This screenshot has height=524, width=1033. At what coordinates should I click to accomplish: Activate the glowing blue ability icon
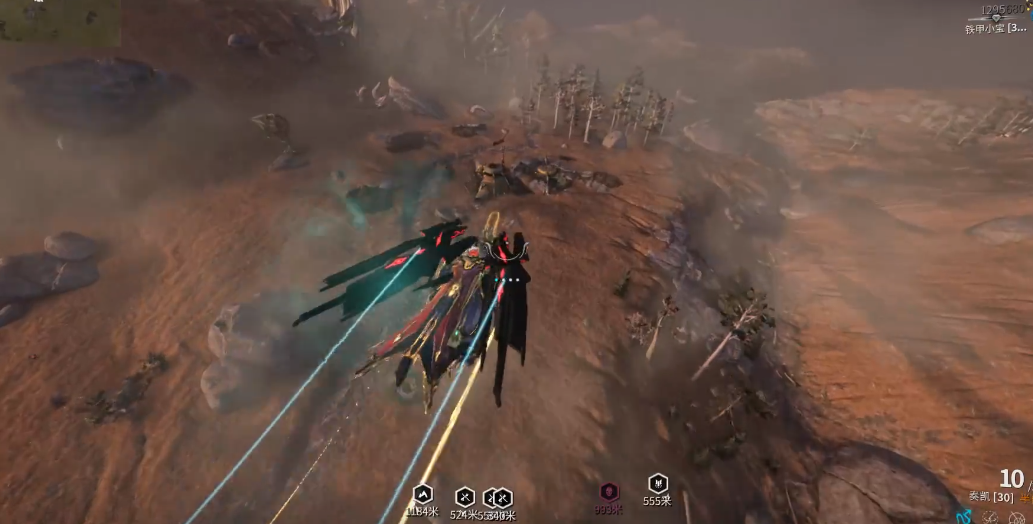(964, 517)
